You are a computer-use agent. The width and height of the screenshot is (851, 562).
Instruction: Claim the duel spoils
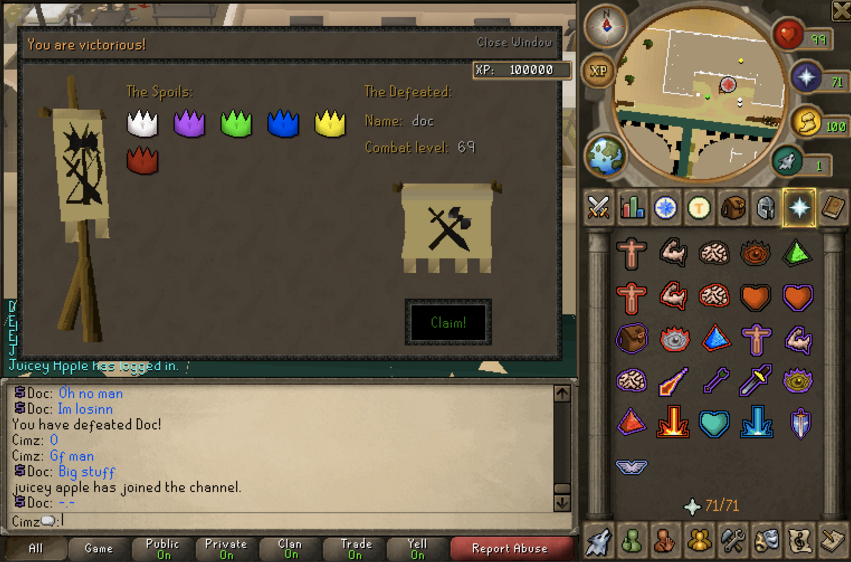(448, 322)
